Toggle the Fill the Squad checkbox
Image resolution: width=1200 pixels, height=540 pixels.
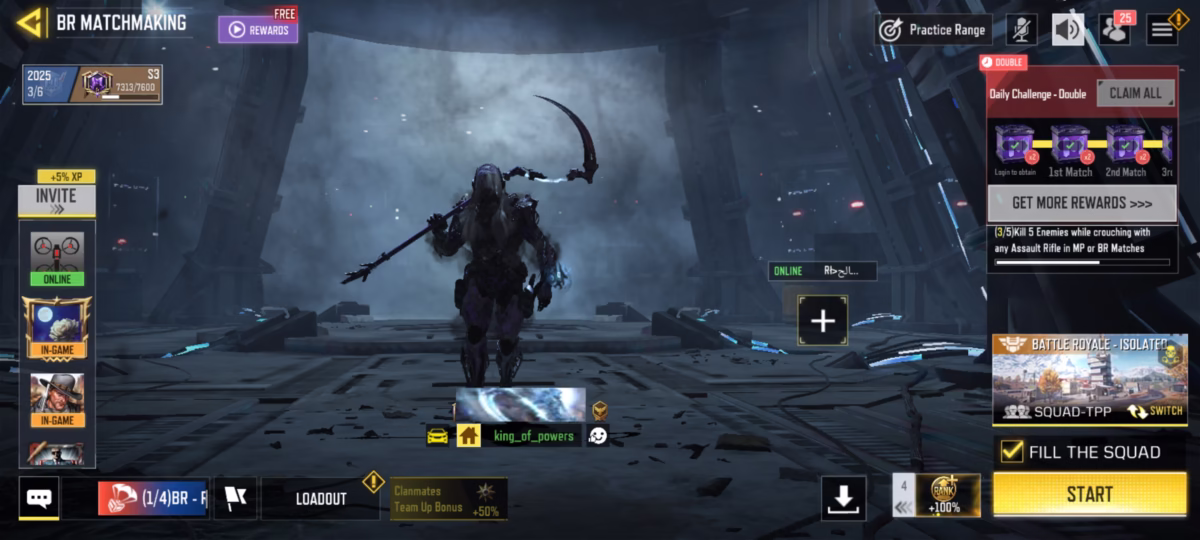point(1012,451)
